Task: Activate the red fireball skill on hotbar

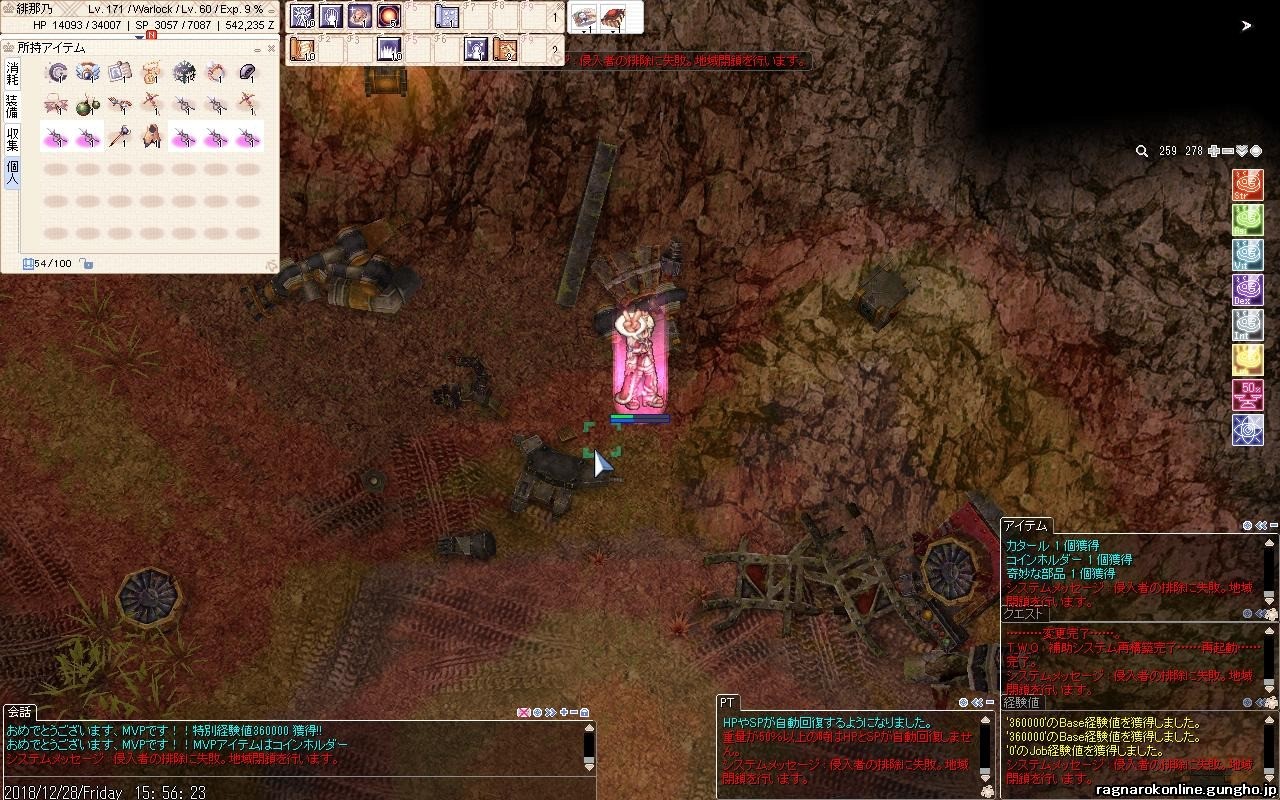Action: click(x=389, y=16)
